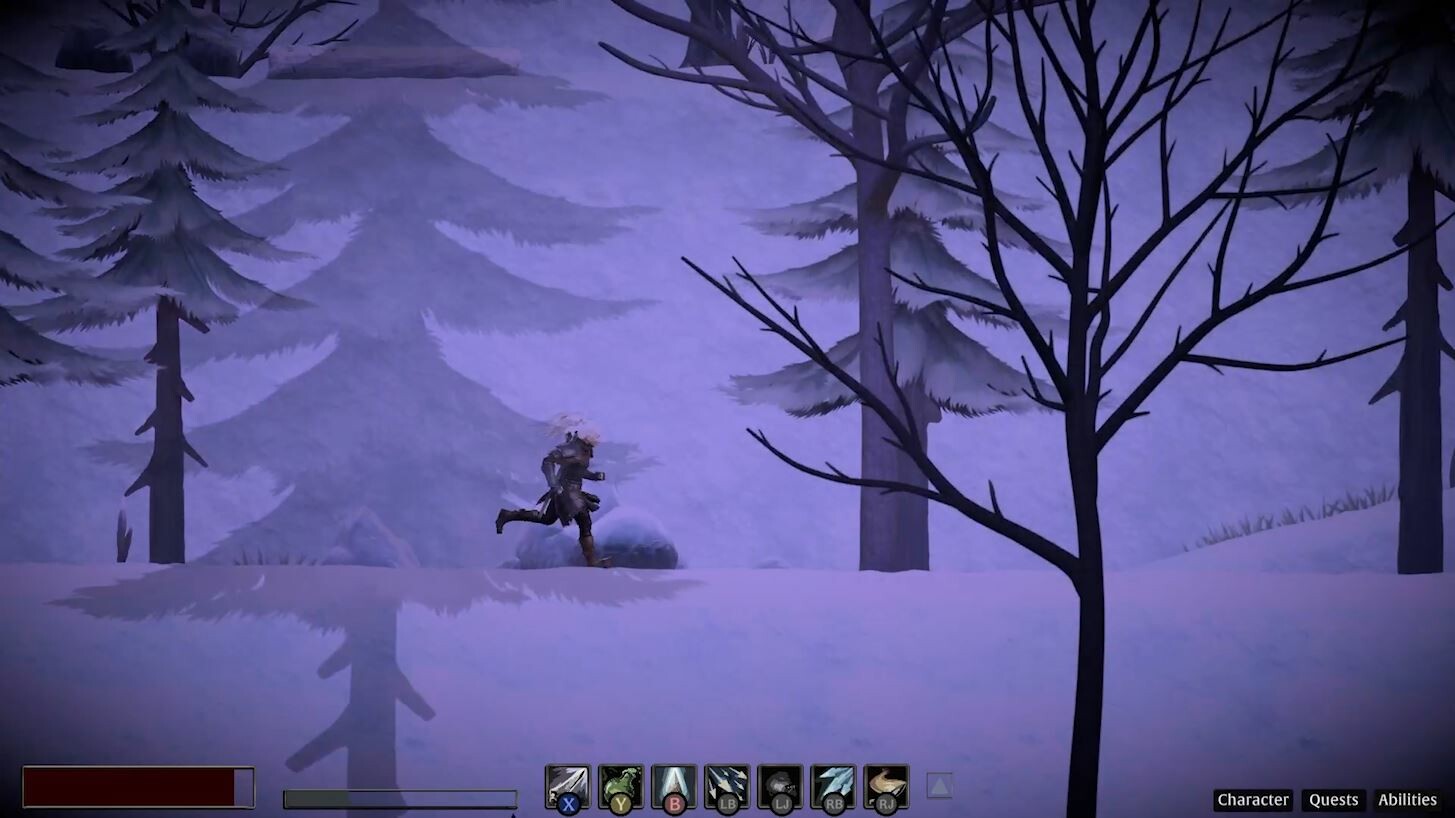Open the Character menu
The image size is (1455, 818).
1252,800
